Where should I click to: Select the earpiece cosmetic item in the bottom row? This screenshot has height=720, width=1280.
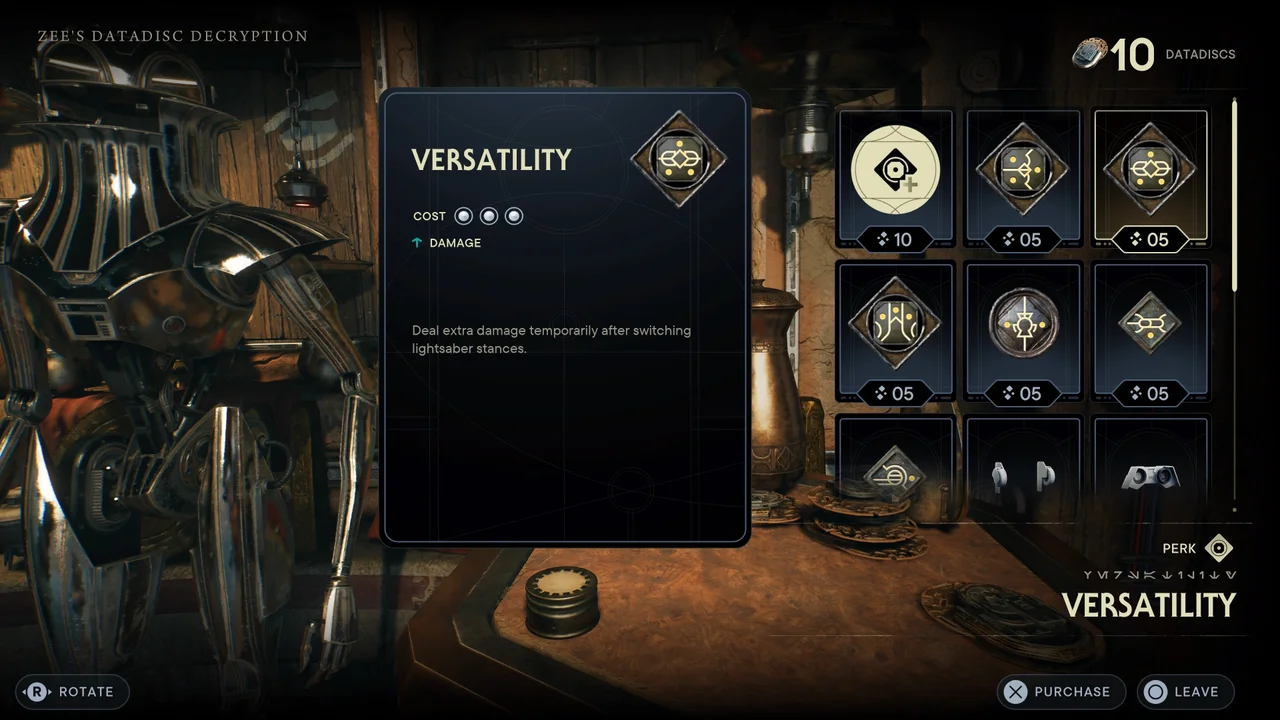1023,478
